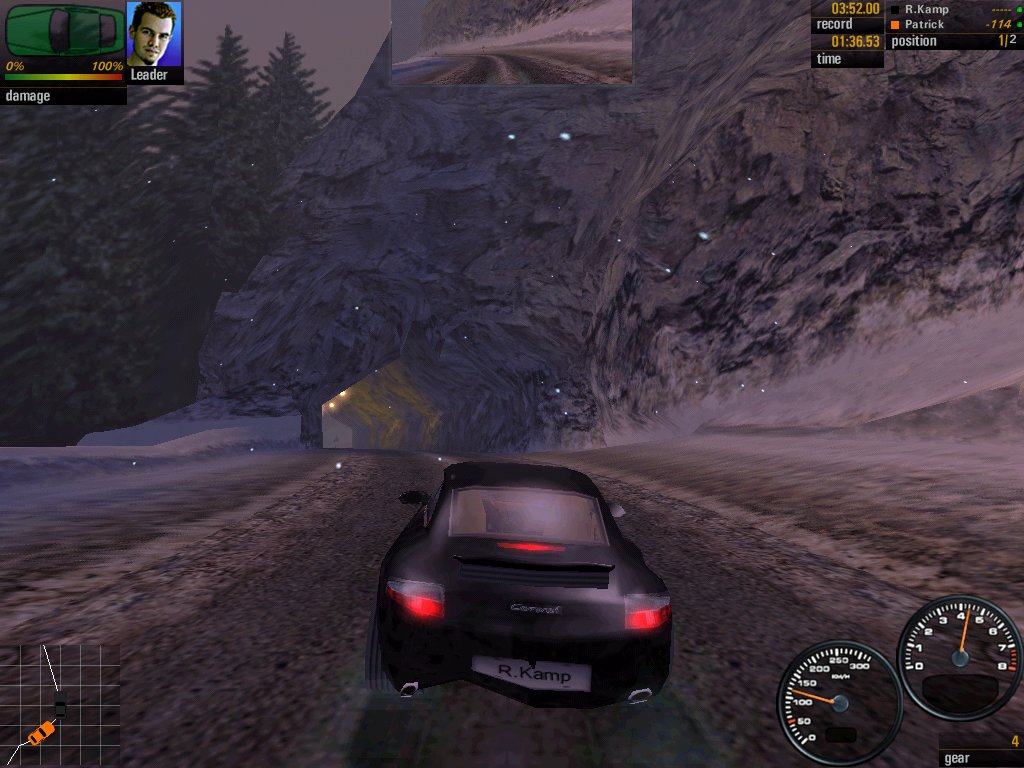
Task: Choose the Patrick standings row
Action: pyautogui.click(x=953, y=24)
